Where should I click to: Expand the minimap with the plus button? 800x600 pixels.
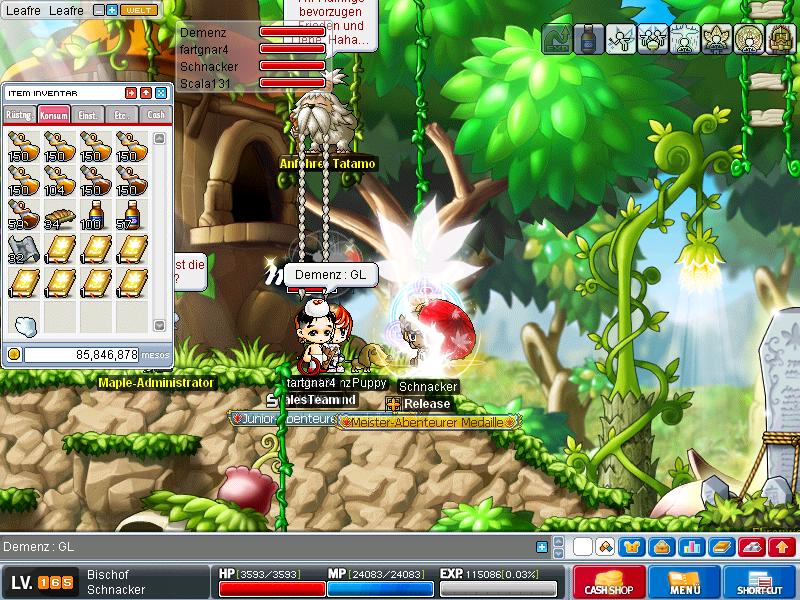tap(112, 10)
